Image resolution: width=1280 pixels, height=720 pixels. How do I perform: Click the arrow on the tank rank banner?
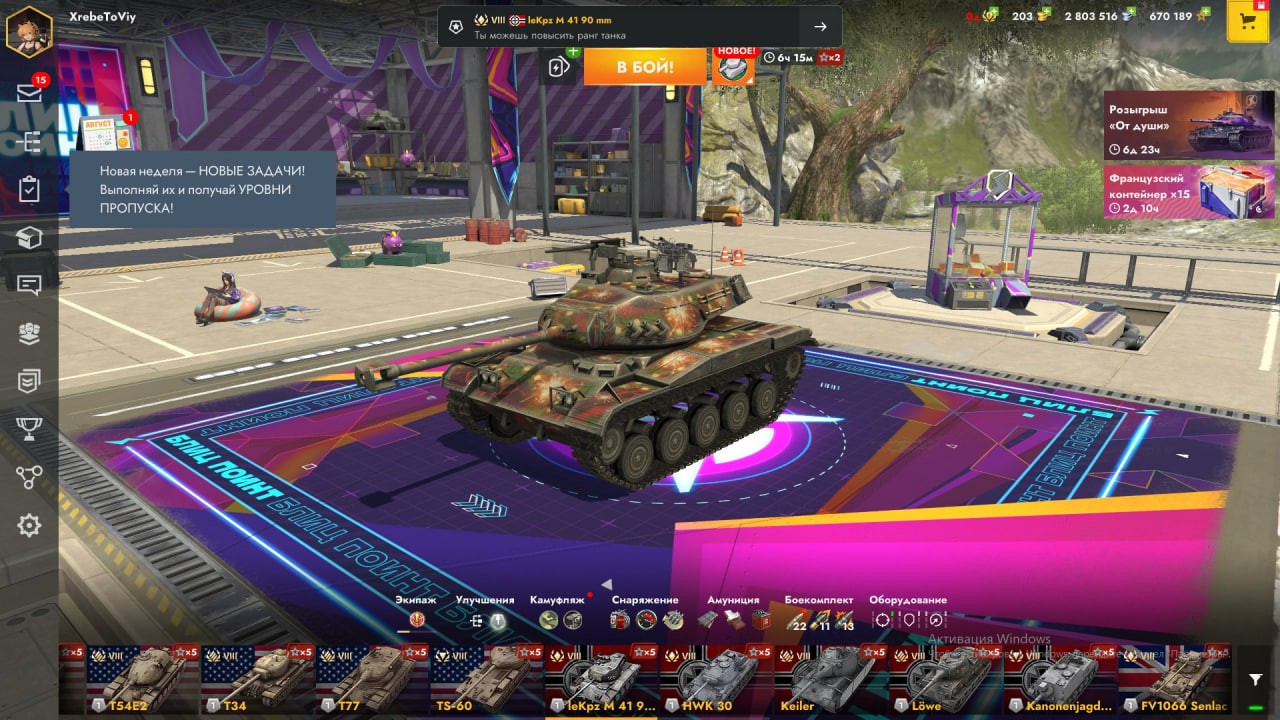[820, 27]
